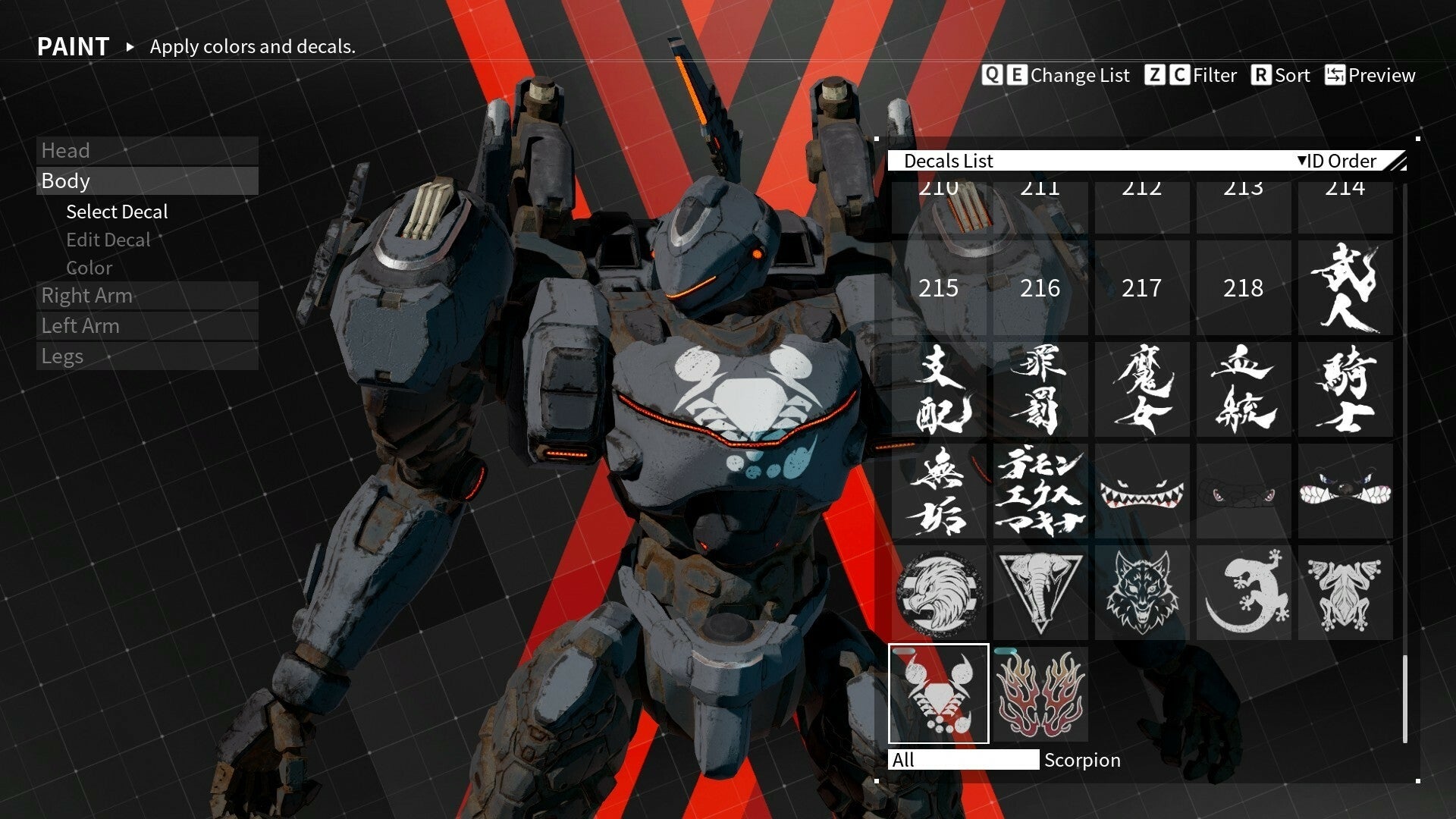The height and width of the screenshot is (819, 1456).
Task: Pick the witch kanji decal
Action: 1142,389
